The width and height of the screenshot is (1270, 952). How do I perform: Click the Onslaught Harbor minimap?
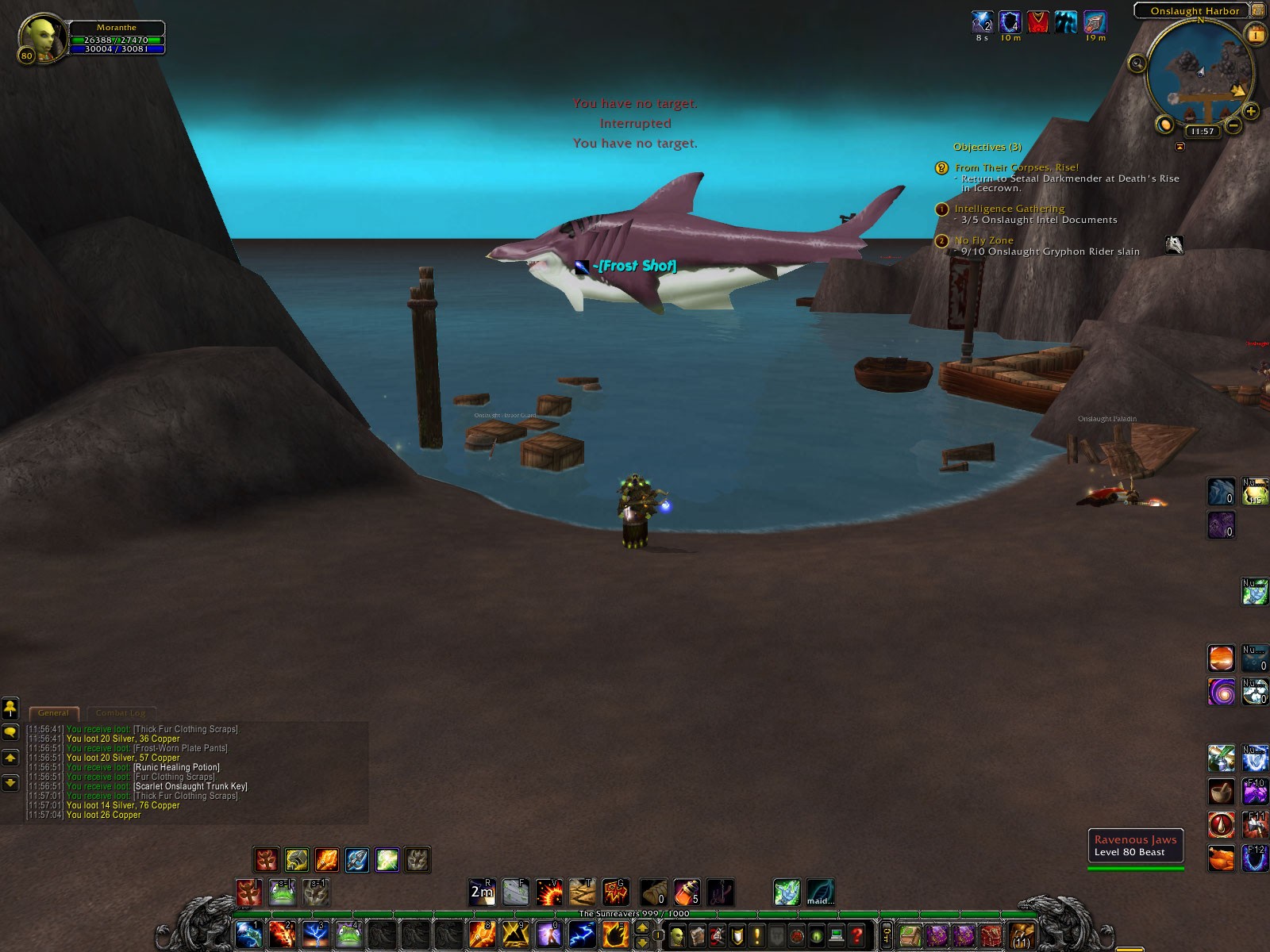pyautogui.click(x=1200, y=73)
